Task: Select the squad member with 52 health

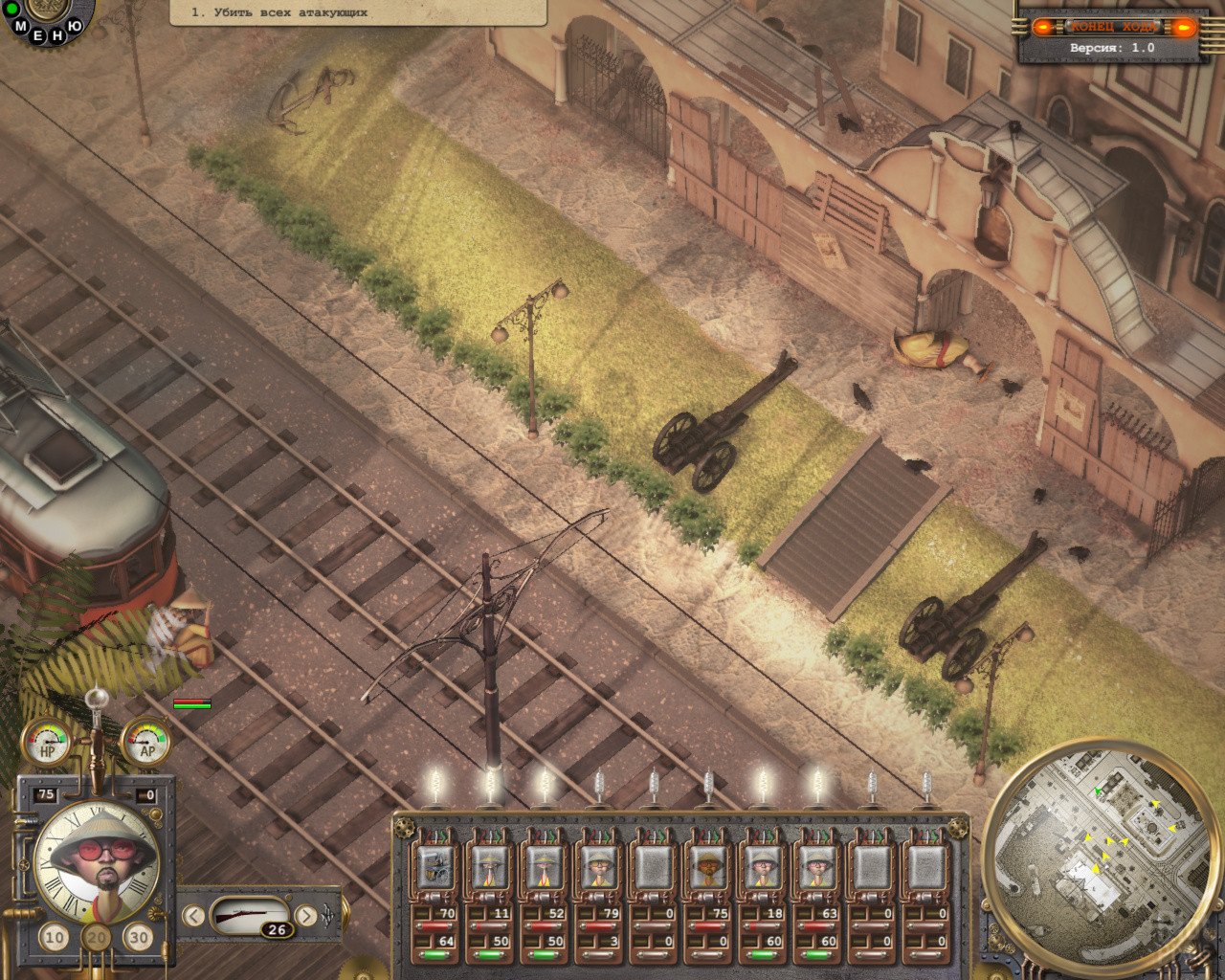Action: [x=545, y=867]
